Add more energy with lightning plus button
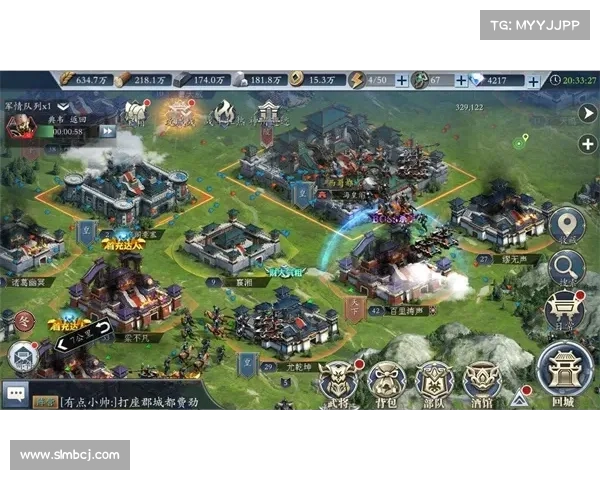Viewport: 600px width, 480px height. pyautogui.click(x=402, y=80)
